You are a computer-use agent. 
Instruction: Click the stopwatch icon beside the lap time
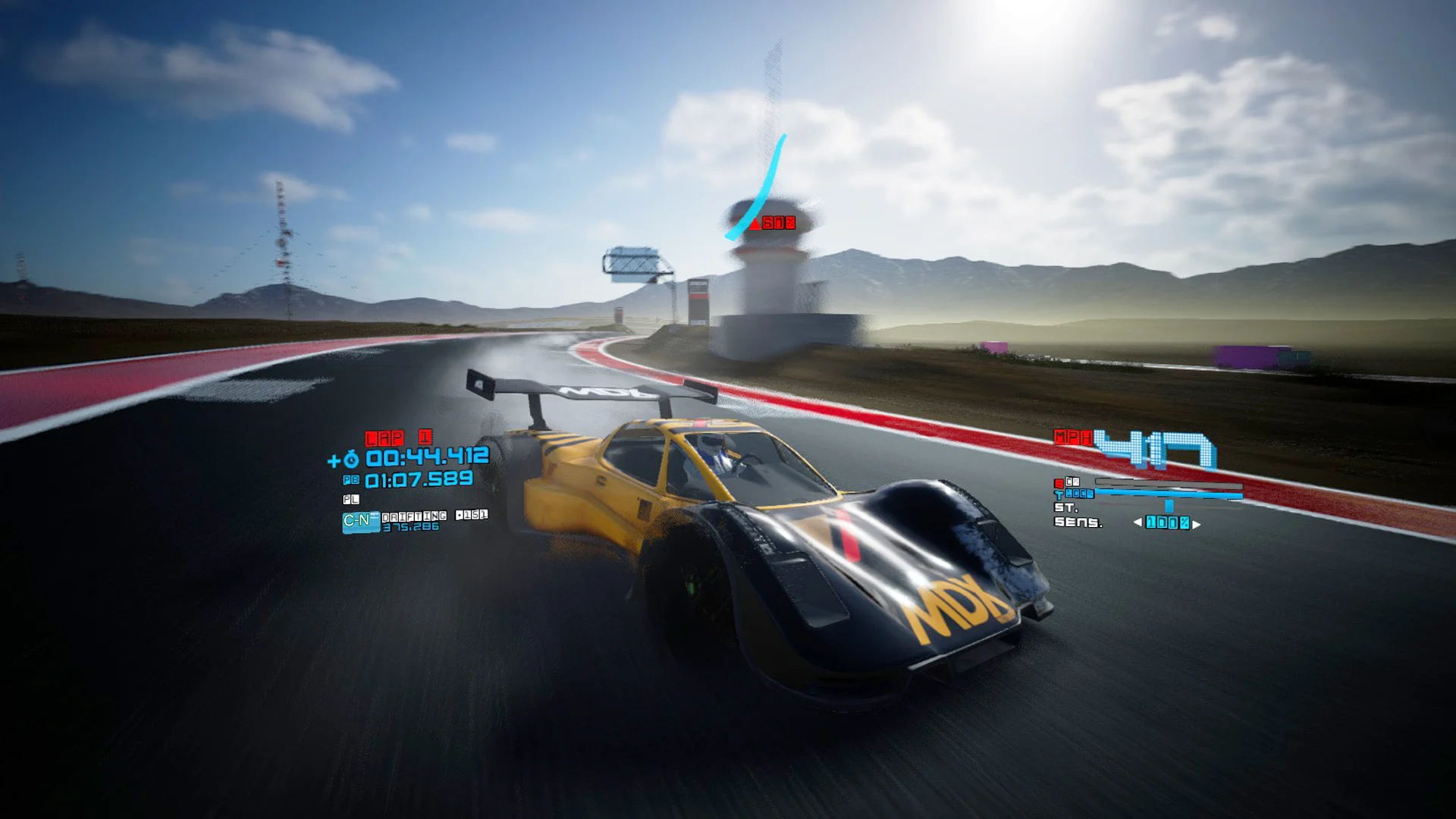click(352, 459)
